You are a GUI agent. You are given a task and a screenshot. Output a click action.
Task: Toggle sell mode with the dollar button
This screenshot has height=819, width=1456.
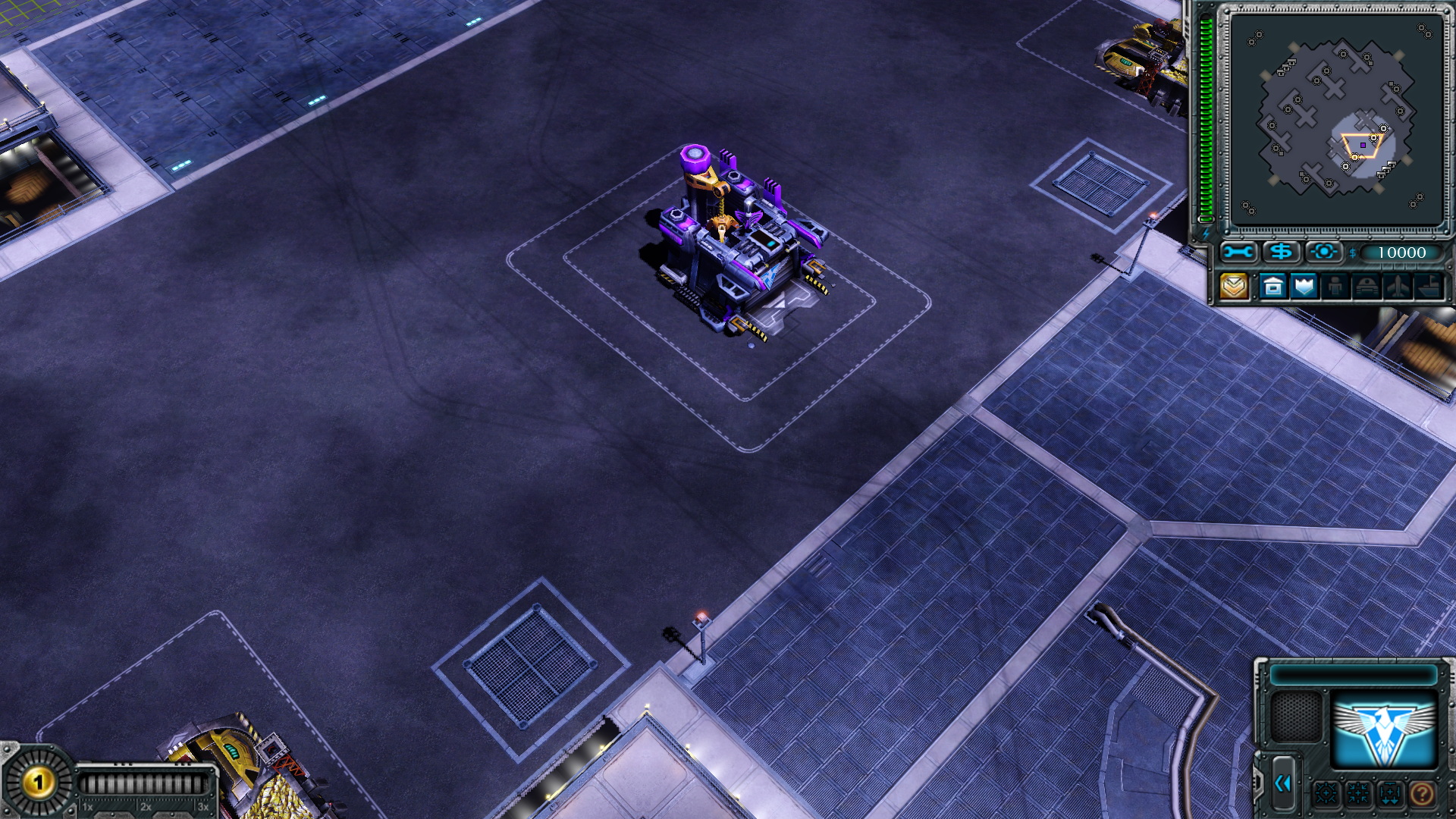1281,252
